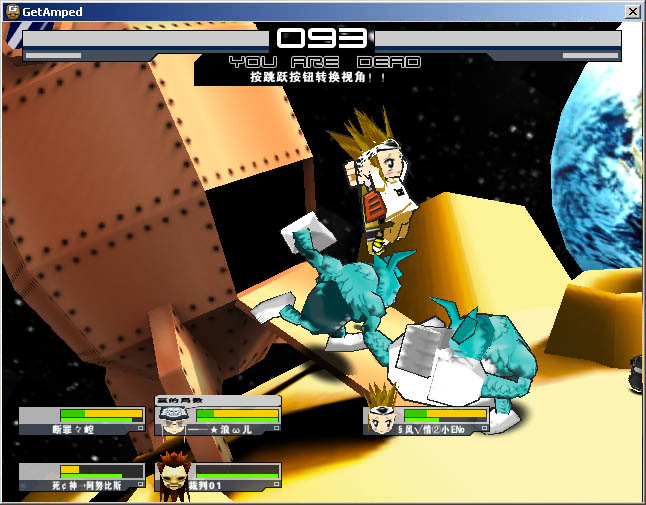The height and width of the screenshot is (505, 646).
Task: Select player panel 死¢神·阿努比斯
Action: [82, 476]
